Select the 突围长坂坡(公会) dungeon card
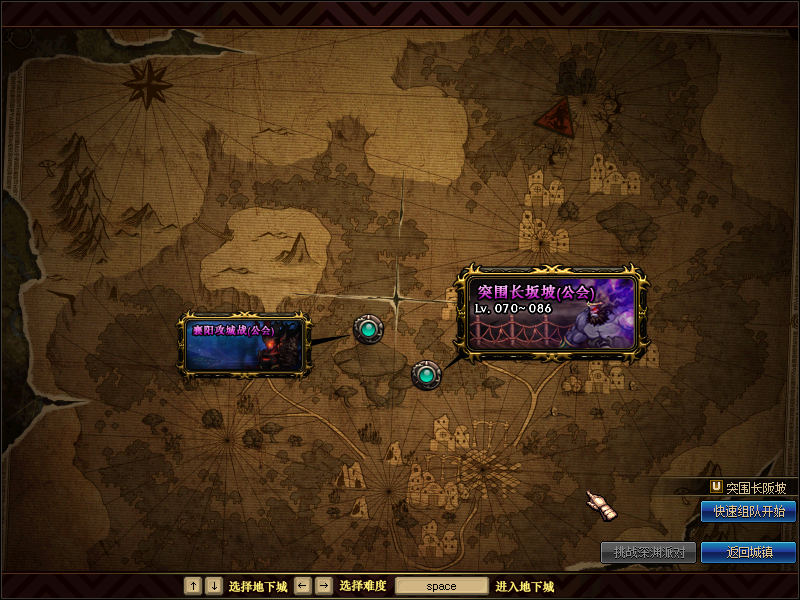Screen dimensions: 800x600 pyautogui.click(x=551, y=310)
